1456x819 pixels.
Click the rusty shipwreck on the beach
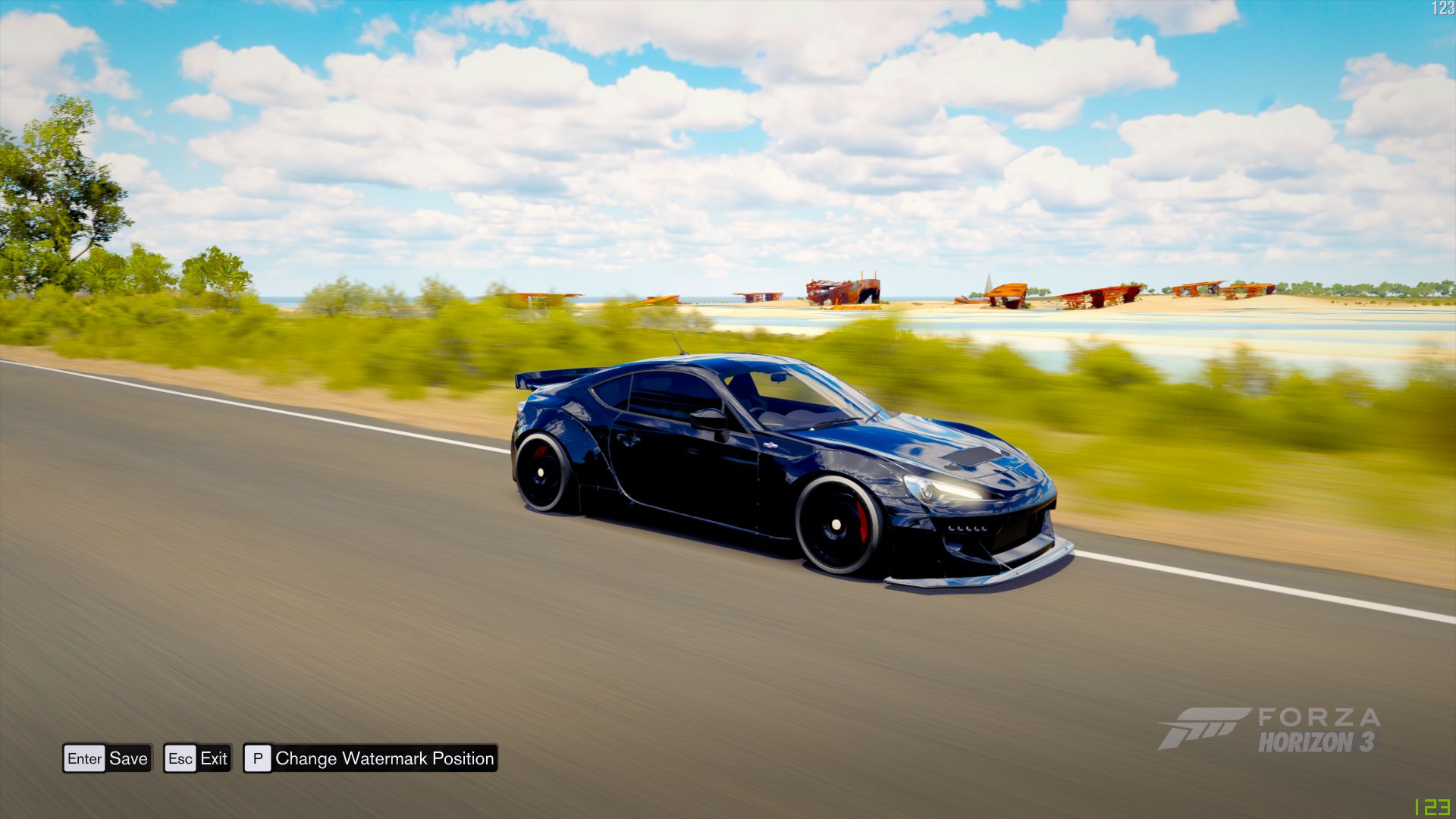point(842,292)
